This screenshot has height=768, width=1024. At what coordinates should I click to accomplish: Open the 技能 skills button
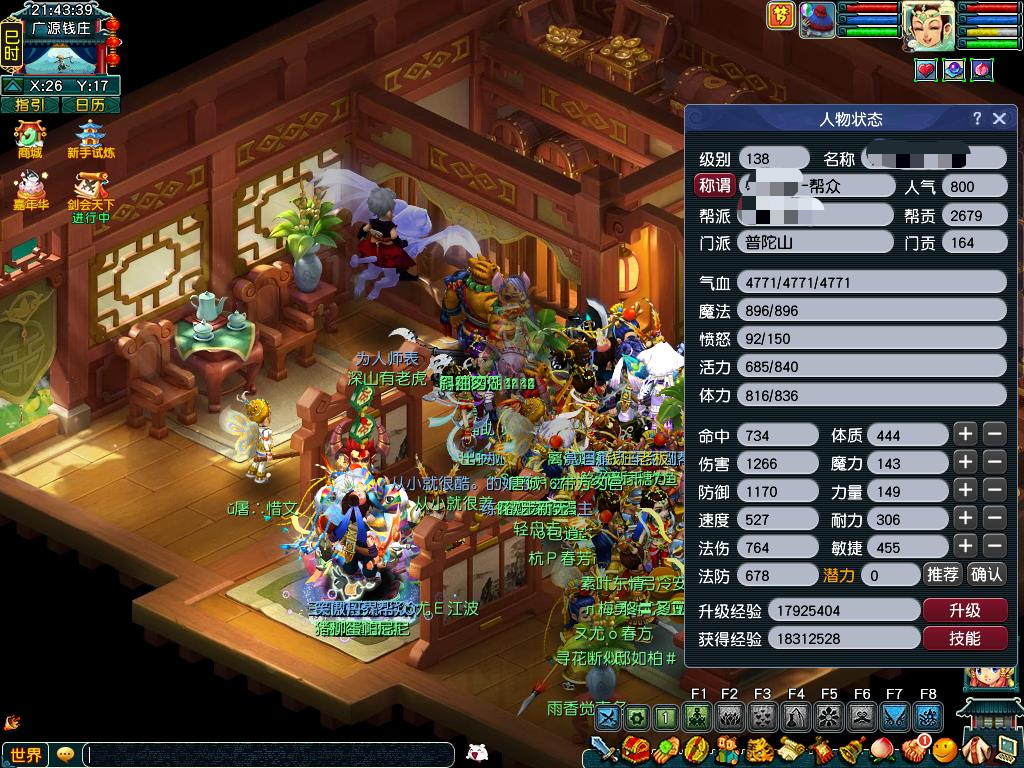964,638
